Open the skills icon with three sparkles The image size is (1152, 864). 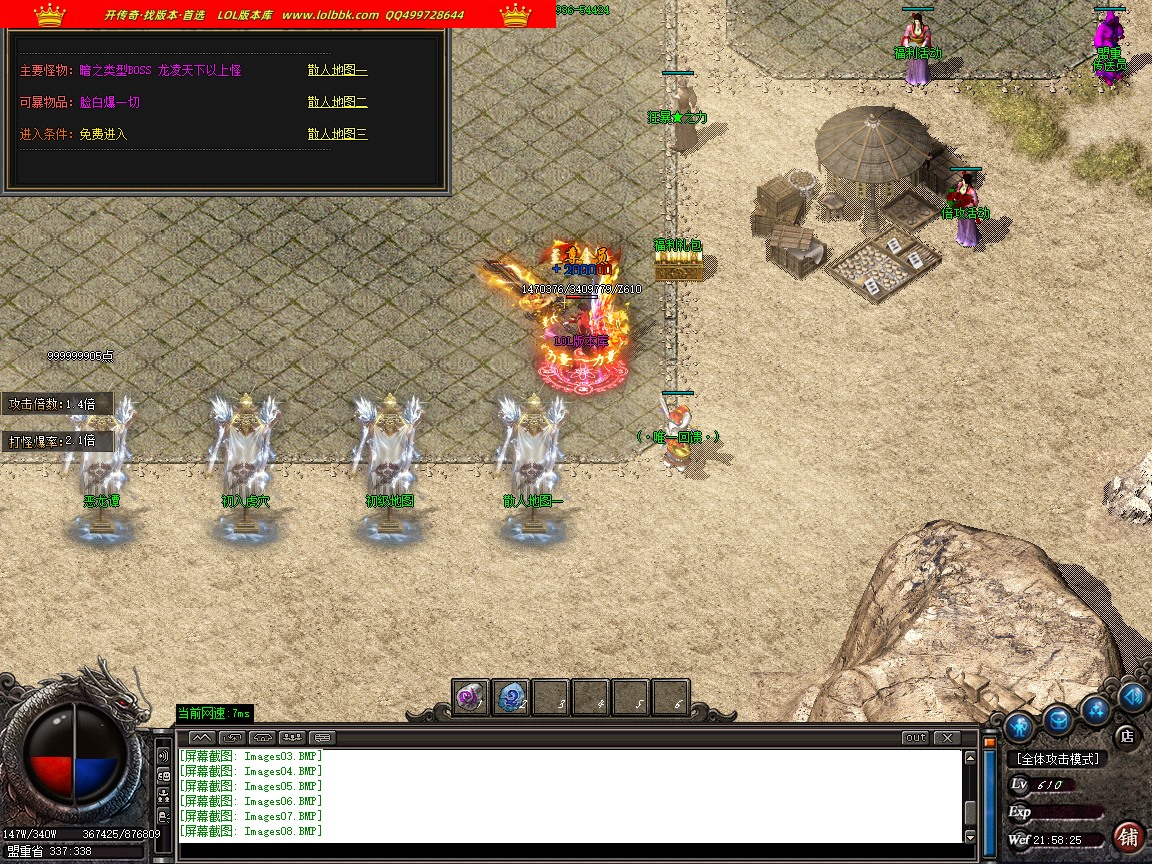(1099, 709)
